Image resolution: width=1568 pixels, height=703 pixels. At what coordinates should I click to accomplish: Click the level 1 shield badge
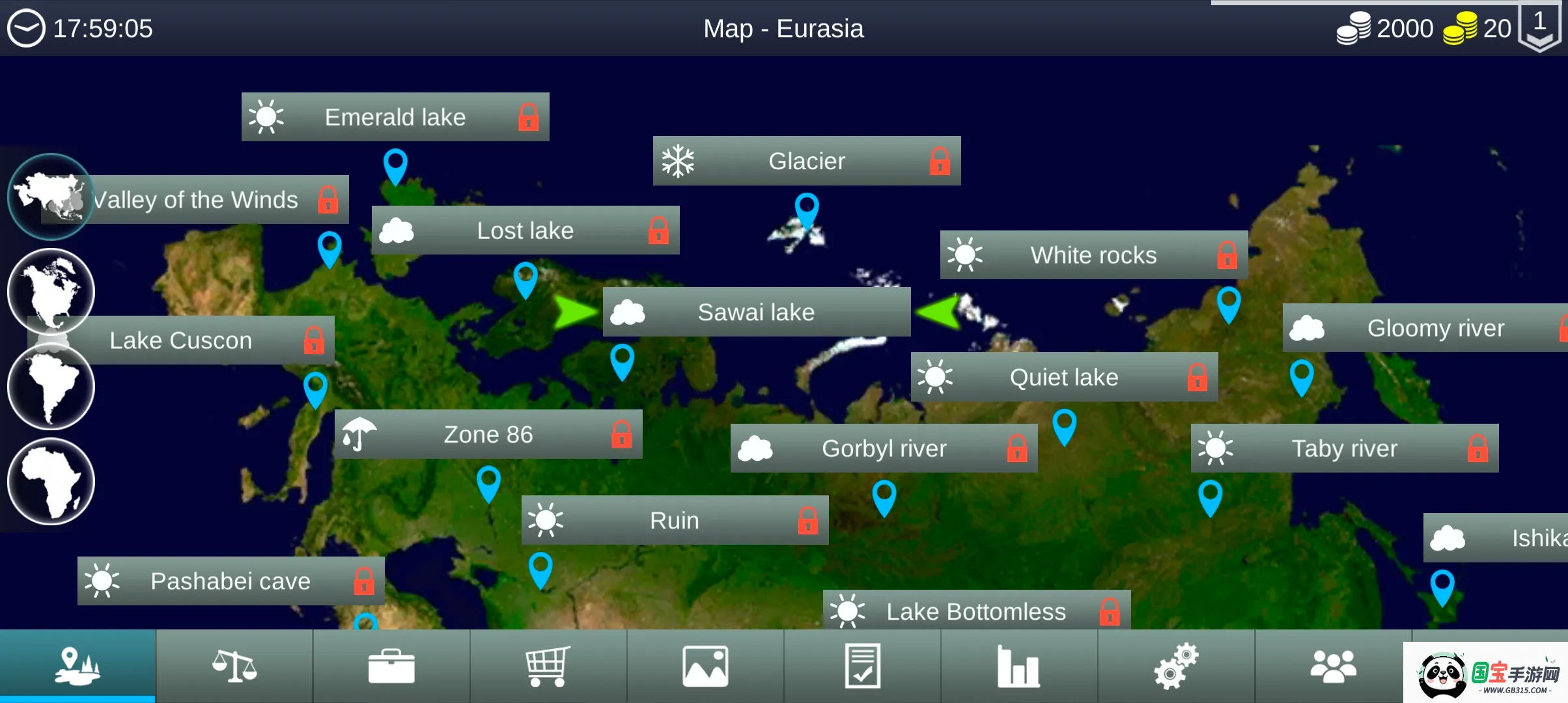pyautogui.click(x=1539, y=27)
